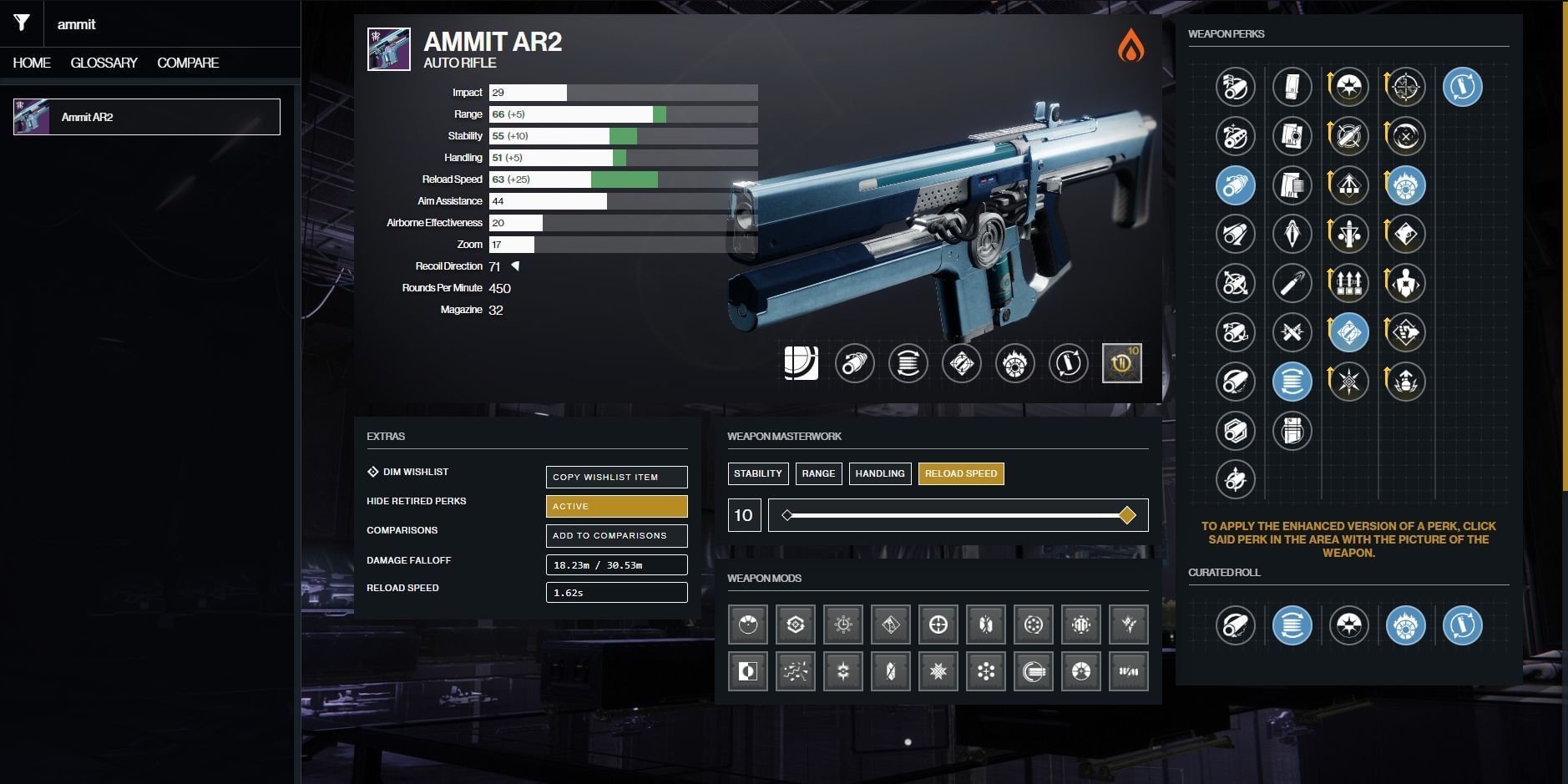Select the DIM Wishlist diamond icon

pos(372,472)
